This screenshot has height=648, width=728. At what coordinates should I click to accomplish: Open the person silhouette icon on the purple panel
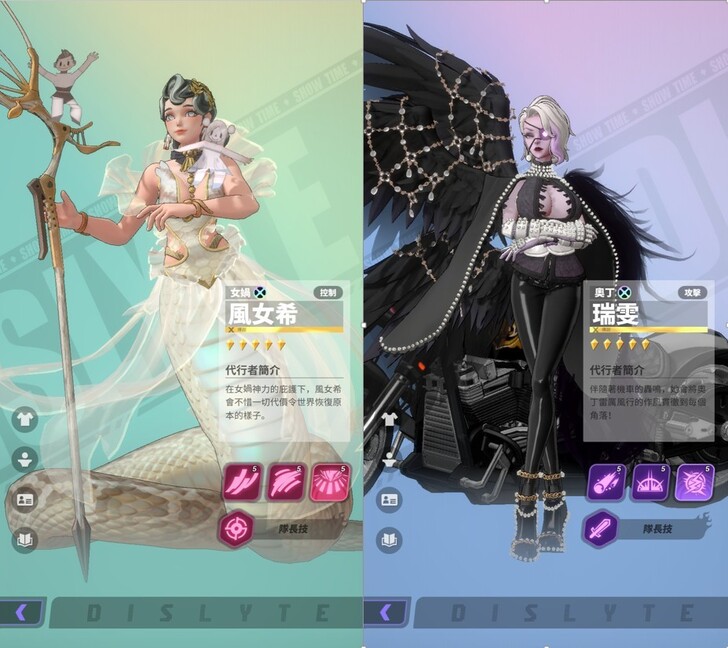click(389, 459)
